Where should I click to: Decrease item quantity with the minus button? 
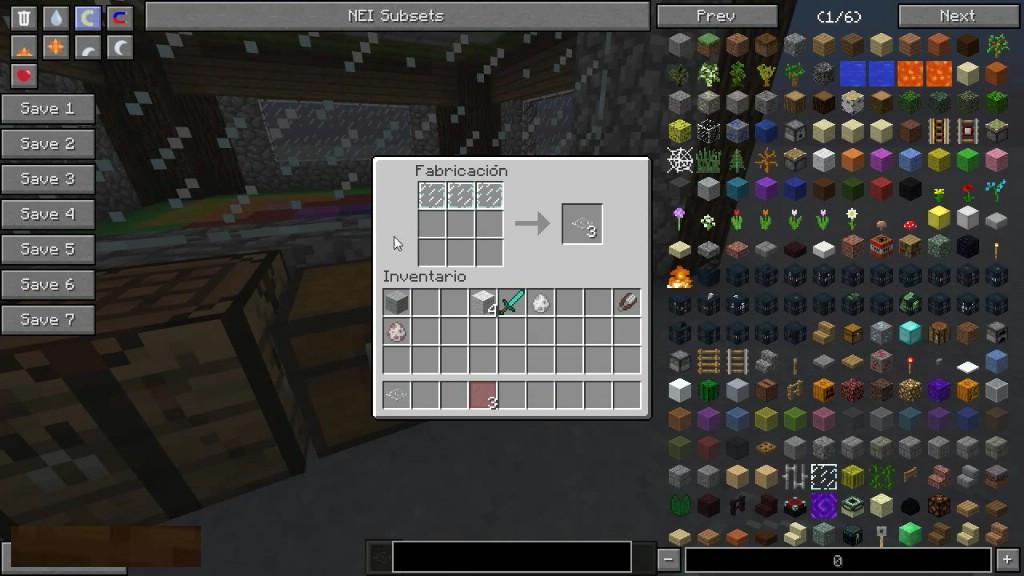[669, 560]
